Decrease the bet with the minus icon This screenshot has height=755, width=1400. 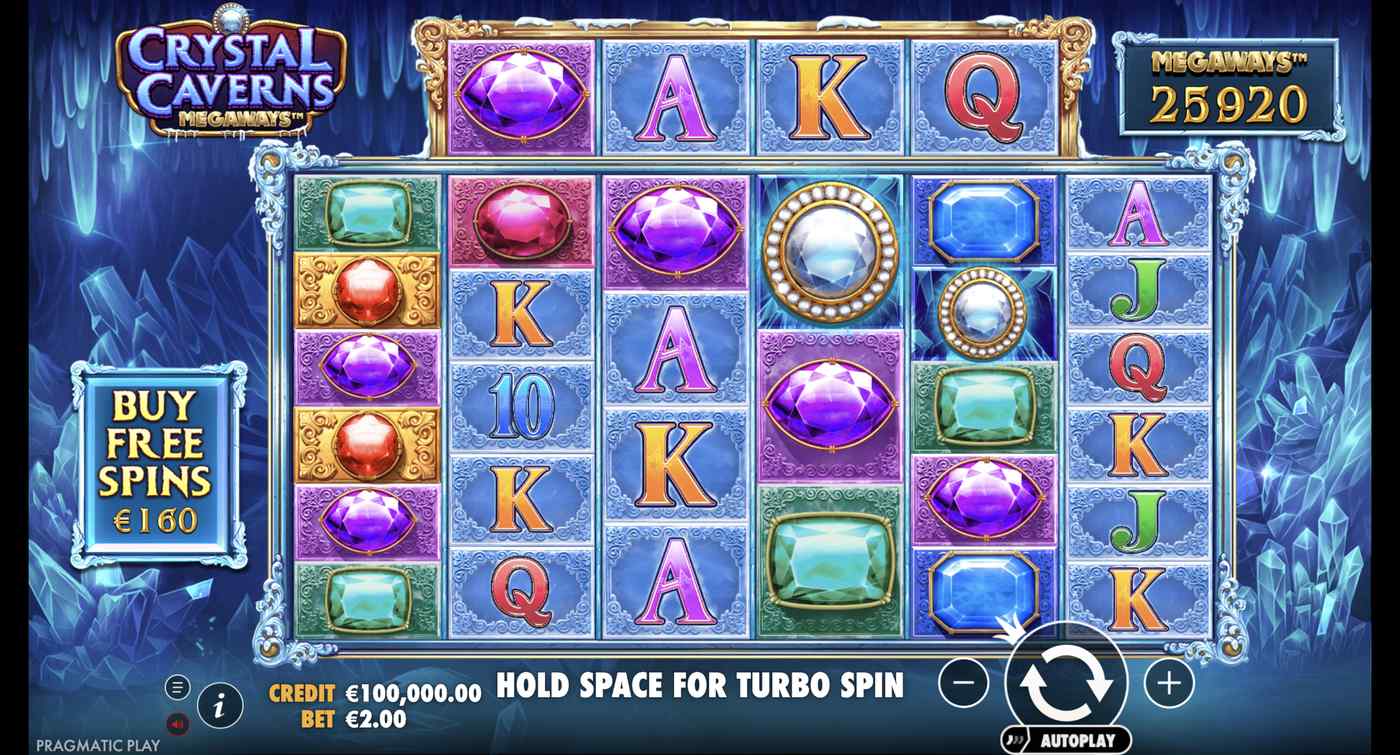[x=962, y=684]
